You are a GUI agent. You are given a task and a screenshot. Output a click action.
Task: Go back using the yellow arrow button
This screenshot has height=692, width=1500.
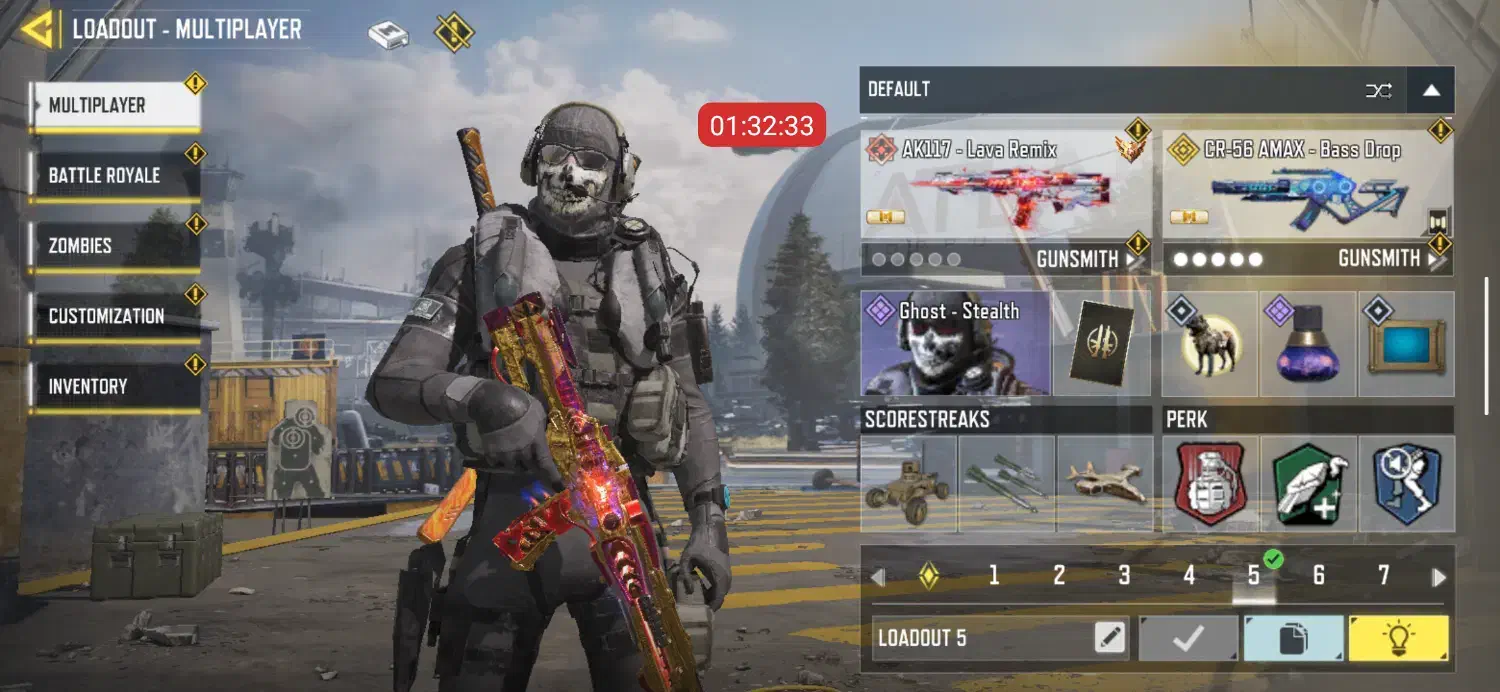38,29
